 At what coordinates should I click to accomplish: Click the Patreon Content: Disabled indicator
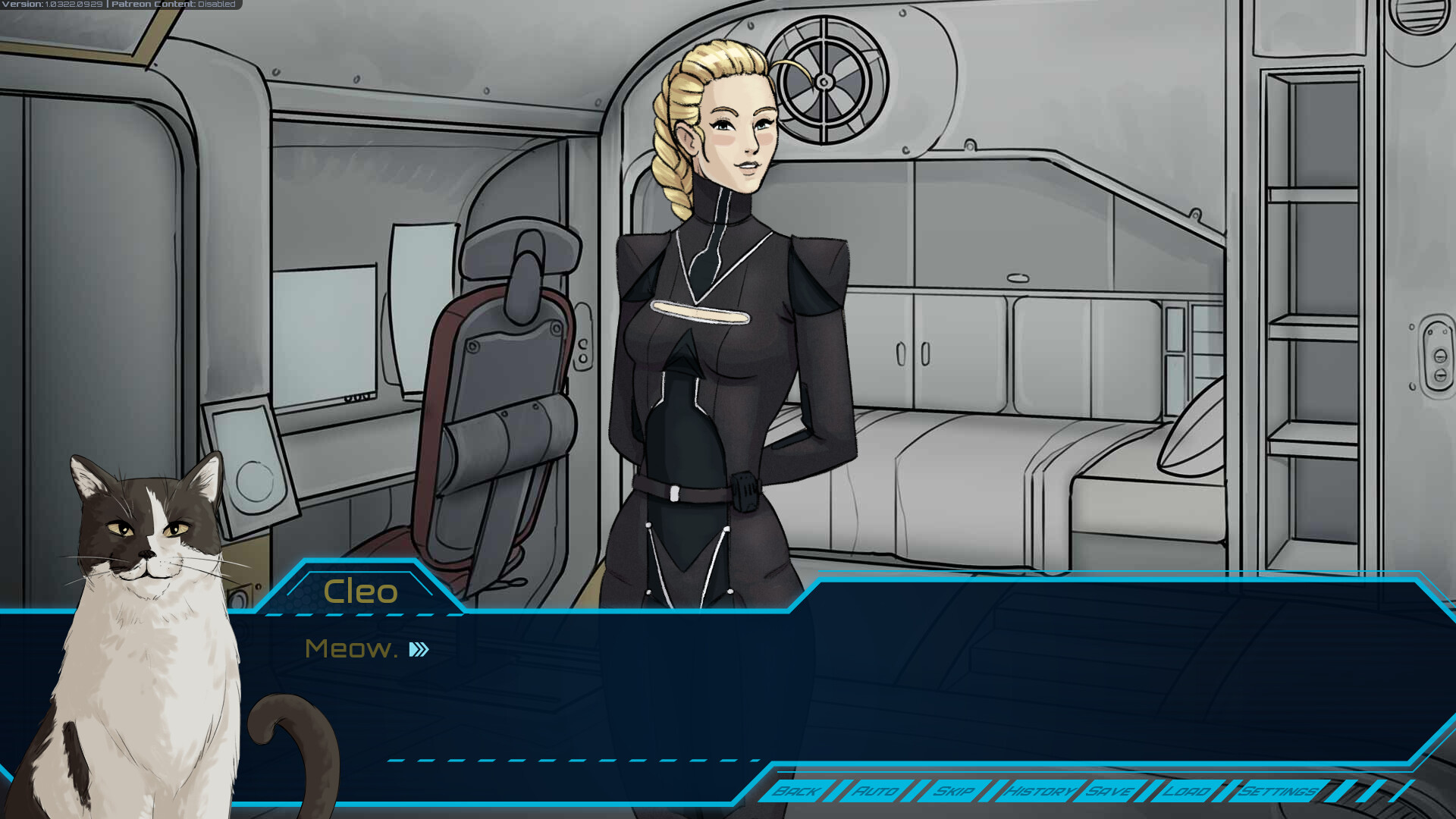coord(171,4)
